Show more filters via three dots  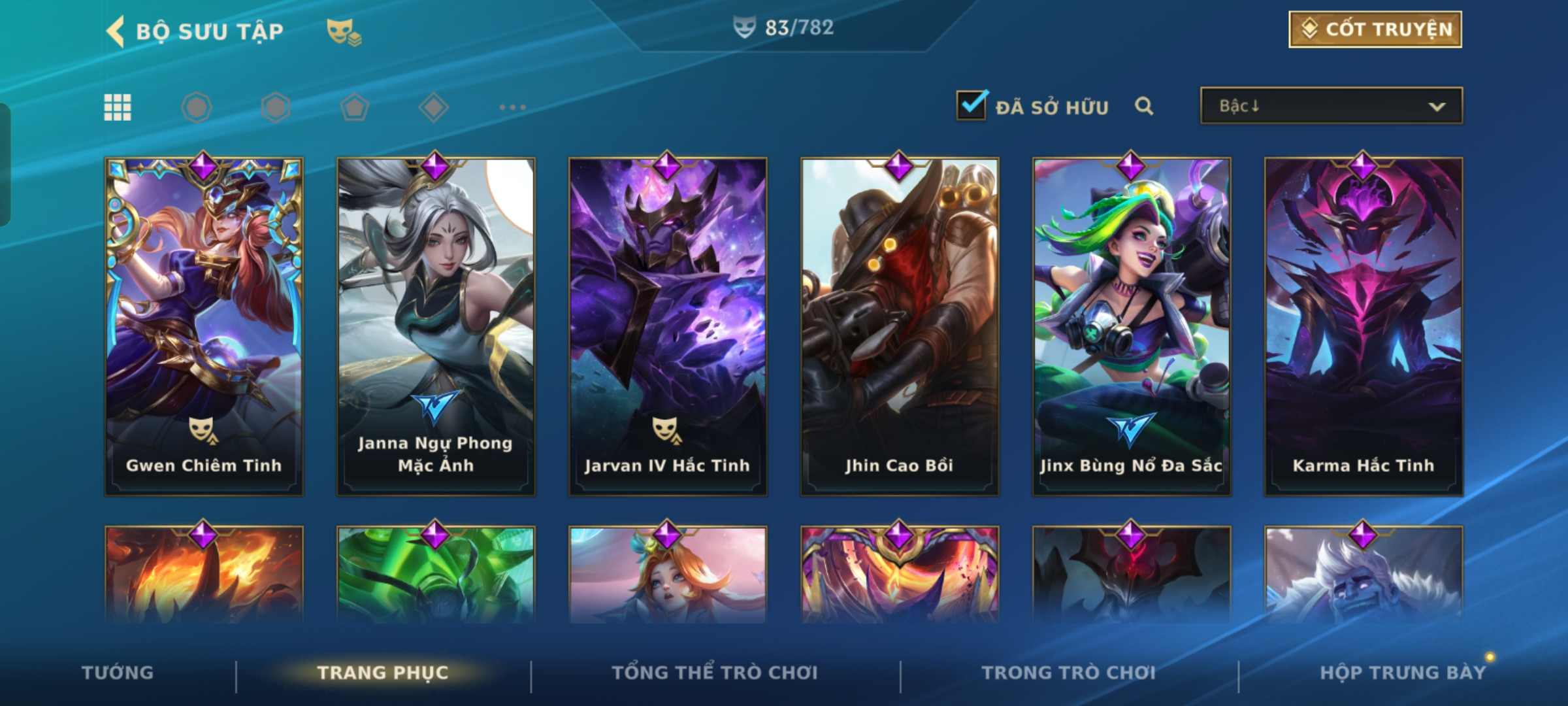pyautogui.click(x=512, y=107)
